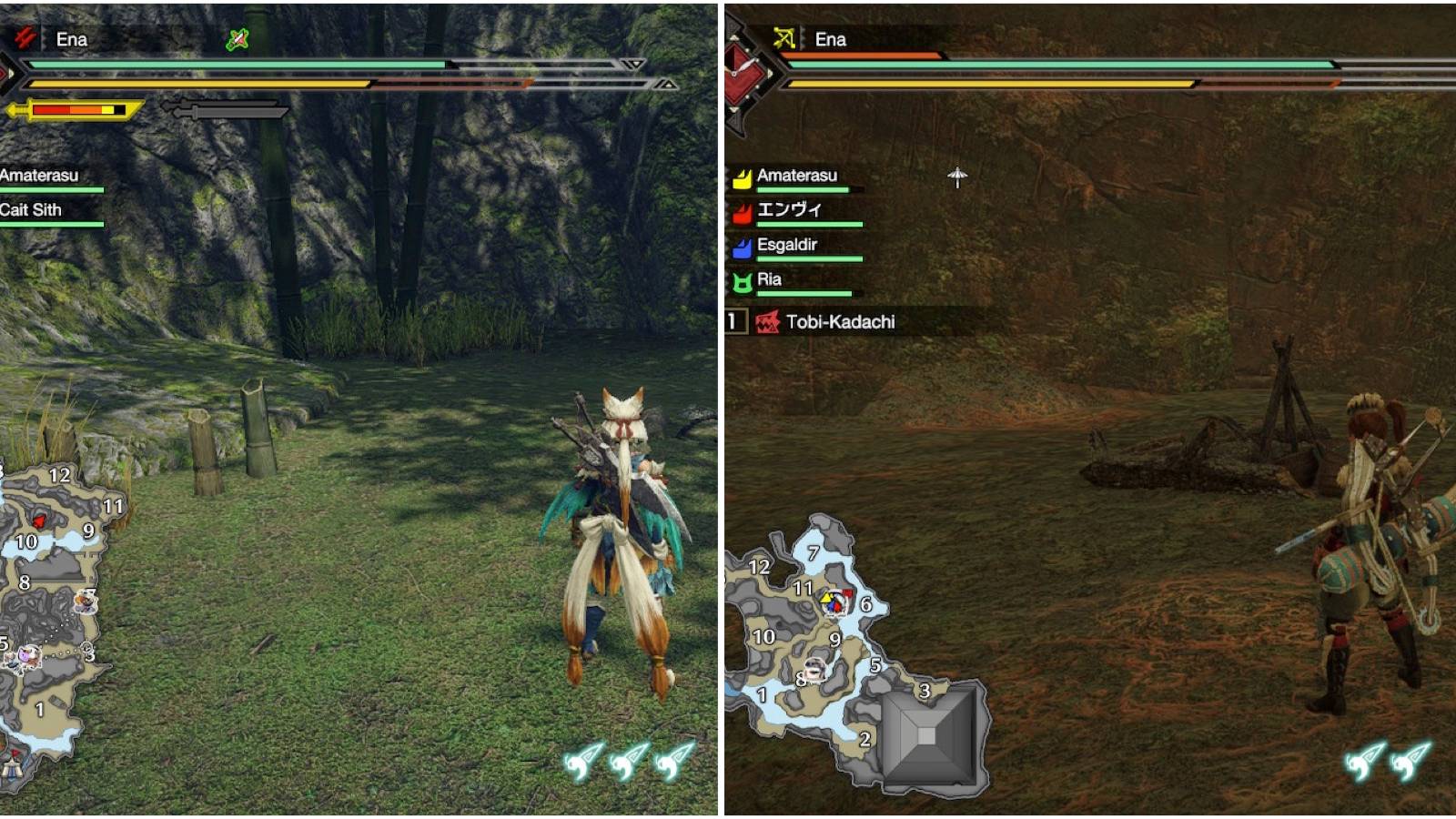Click zone number 12 on the map
1456x819 pixels.
[59, 474]
